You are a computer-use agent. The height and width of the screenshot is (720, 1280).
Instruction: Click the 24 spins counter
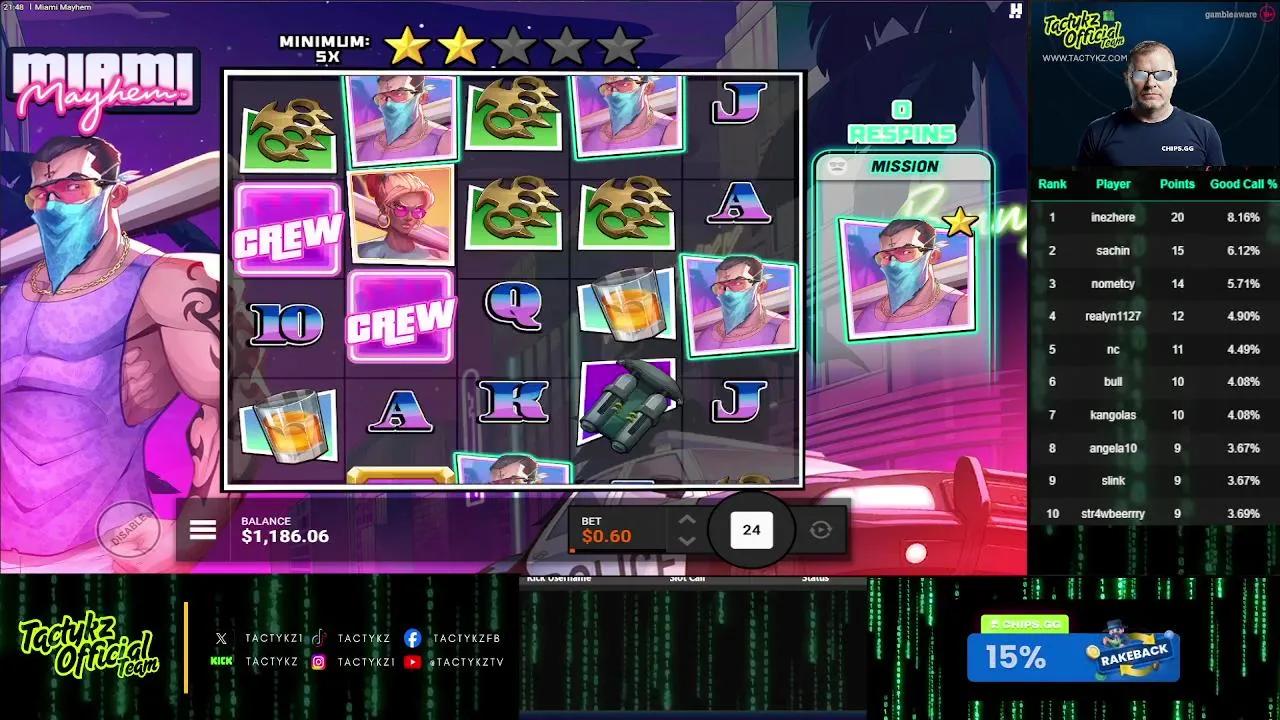tap(751, 530)
